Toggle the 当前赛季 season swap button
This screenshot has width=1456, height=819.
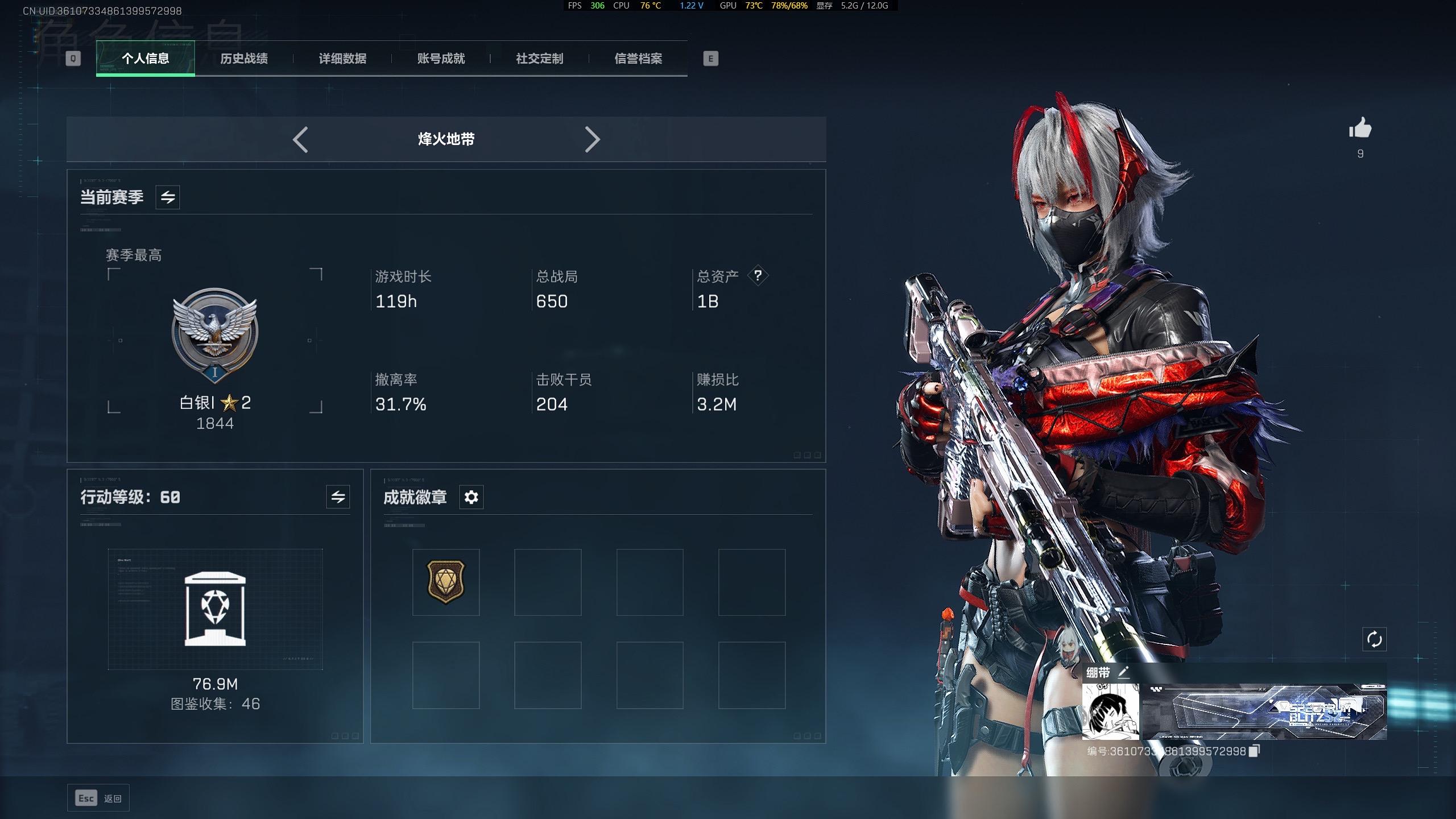click(x=168, y=197)
